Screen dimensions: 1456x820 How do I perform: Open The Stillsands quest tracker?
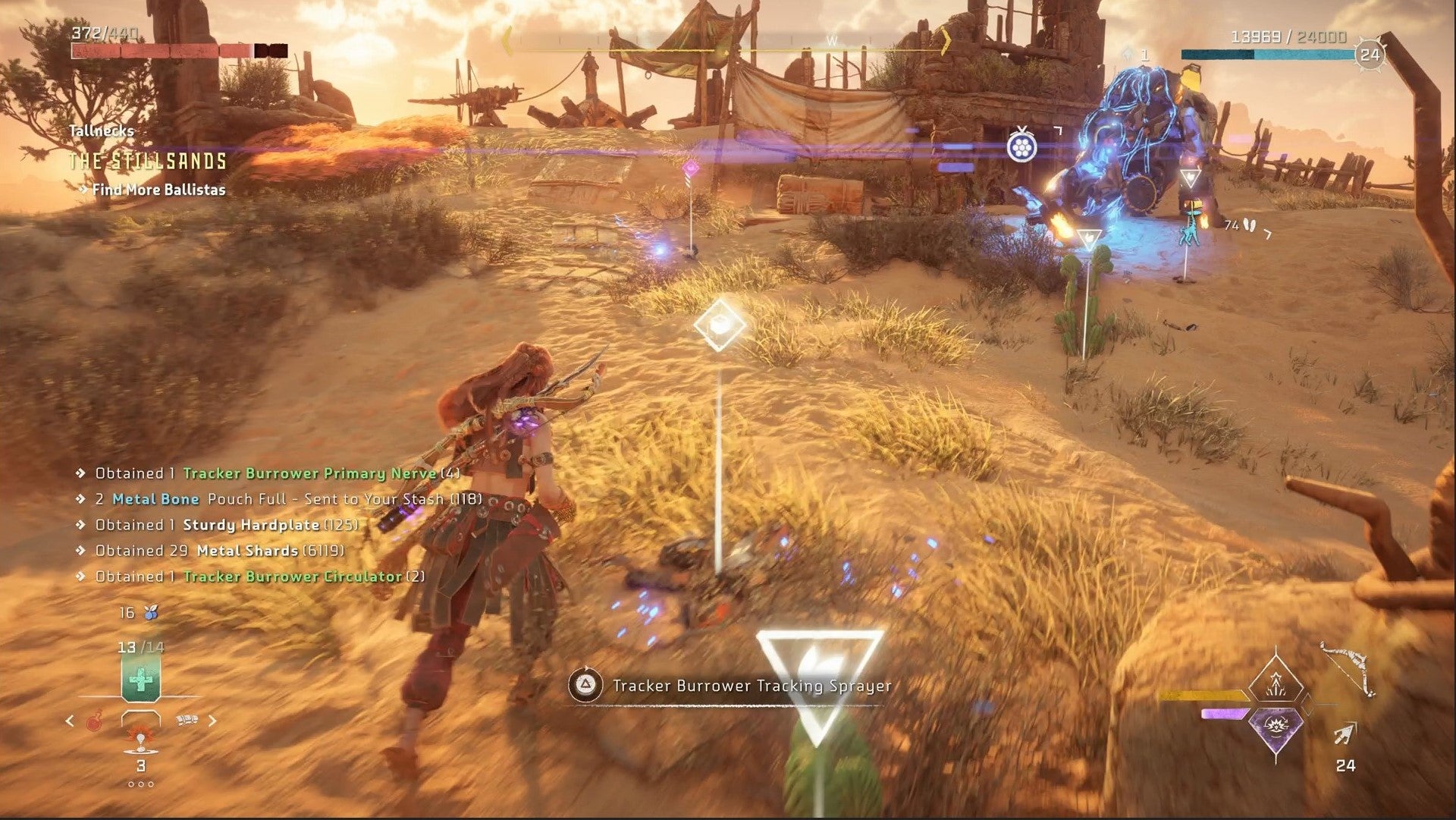(148, 162)
